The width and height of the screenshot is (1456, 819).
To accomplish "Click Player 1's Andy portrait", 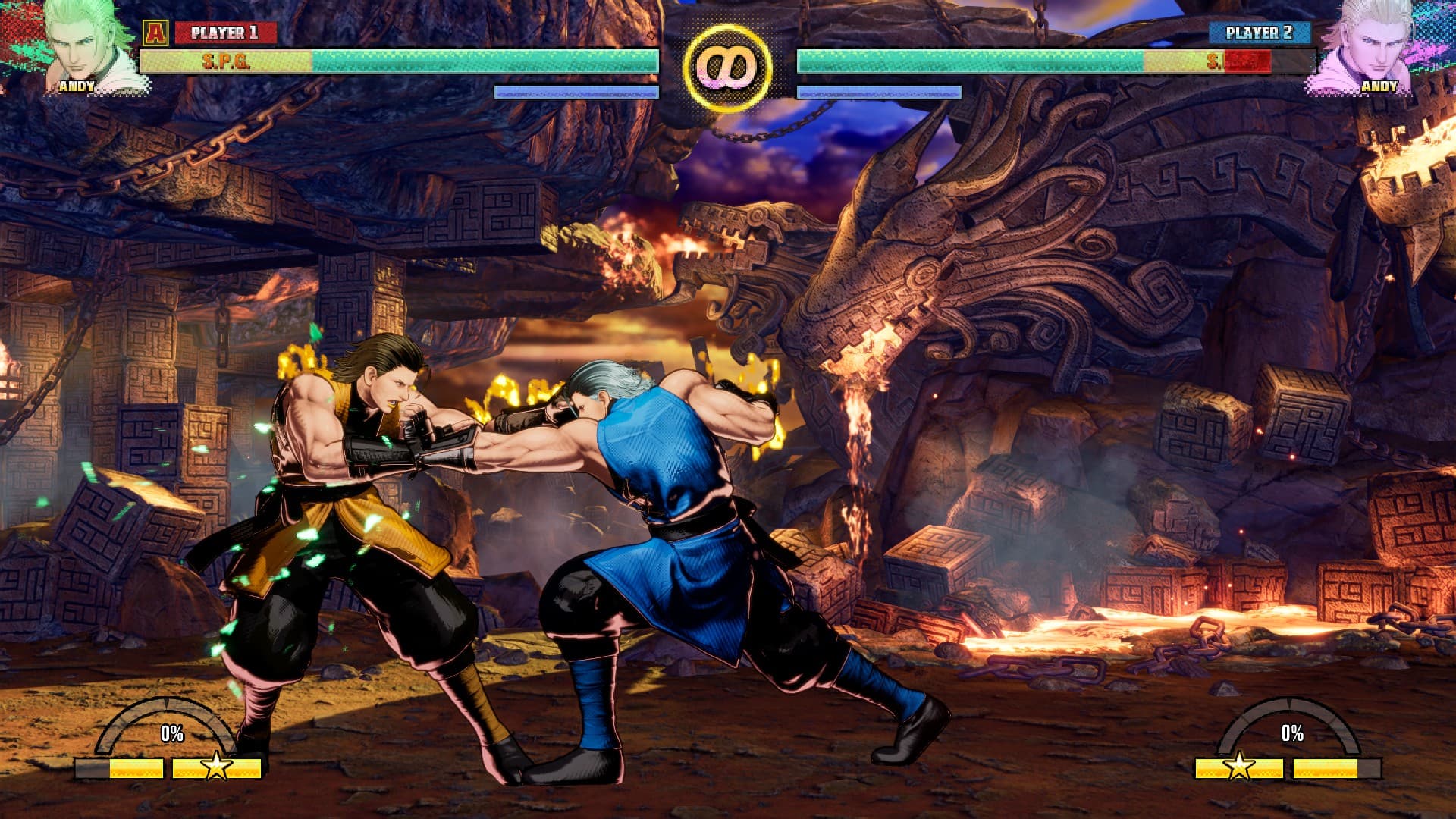I will pyautogui.click(x=85, y=44).
